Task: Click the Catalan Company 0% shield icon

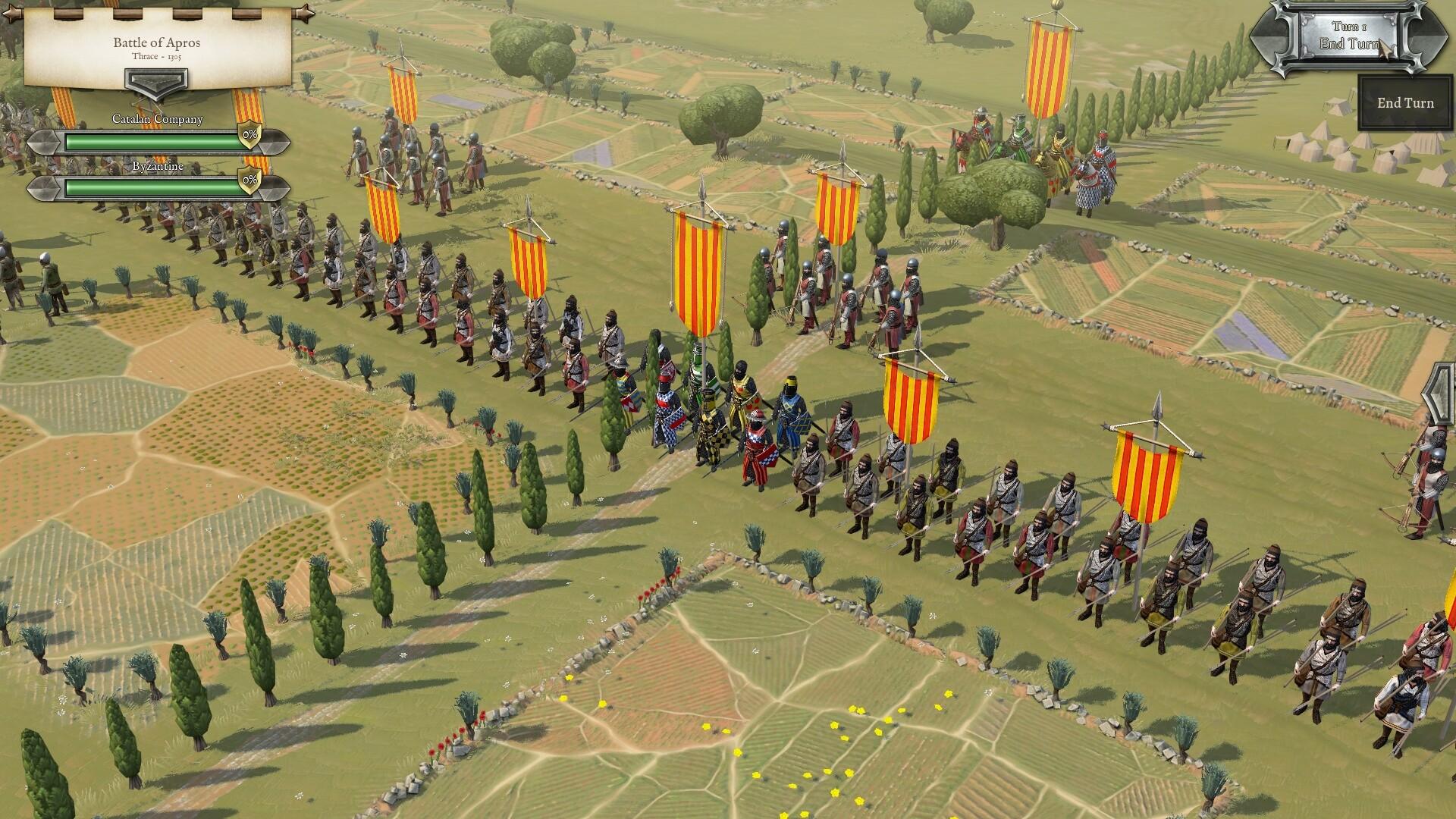Action: click(249, 136)
